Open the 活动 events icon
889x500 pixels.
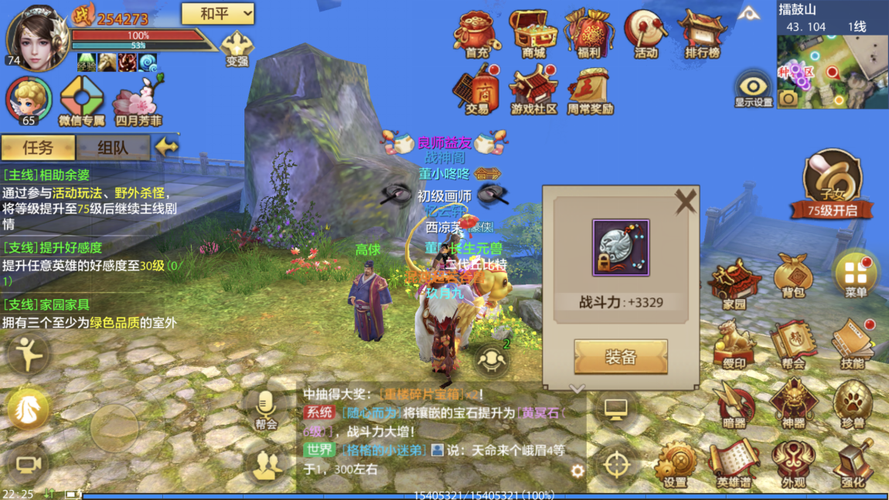pos(646,33)
